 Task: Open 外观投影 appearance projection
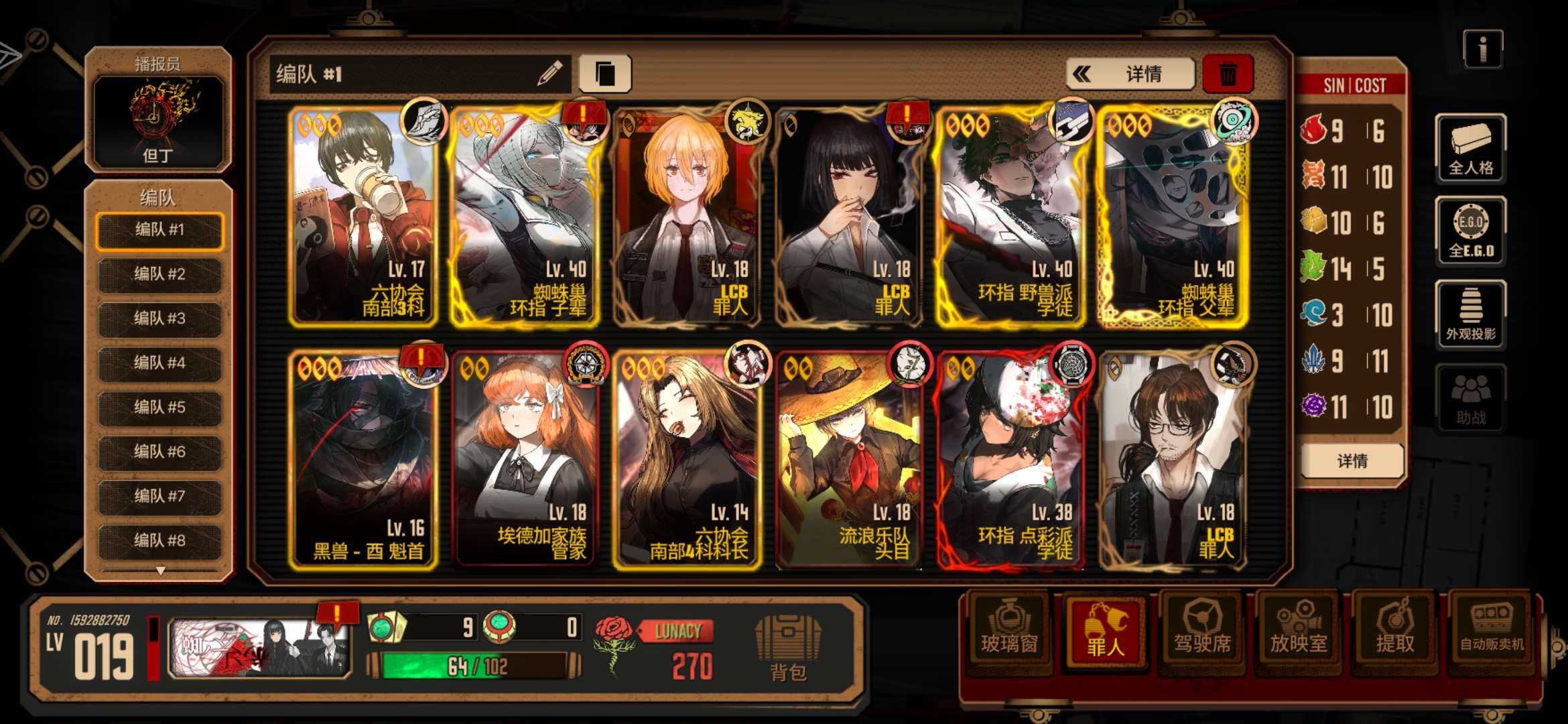[1470, 315]
